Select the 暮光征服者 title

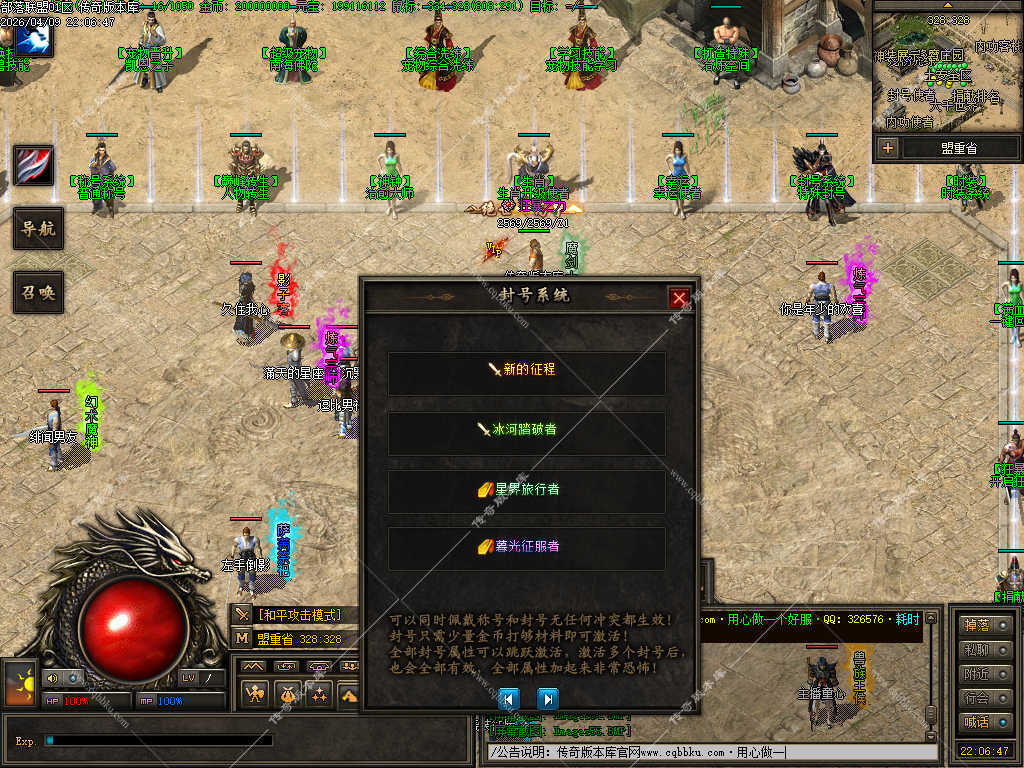click(527, 547)
